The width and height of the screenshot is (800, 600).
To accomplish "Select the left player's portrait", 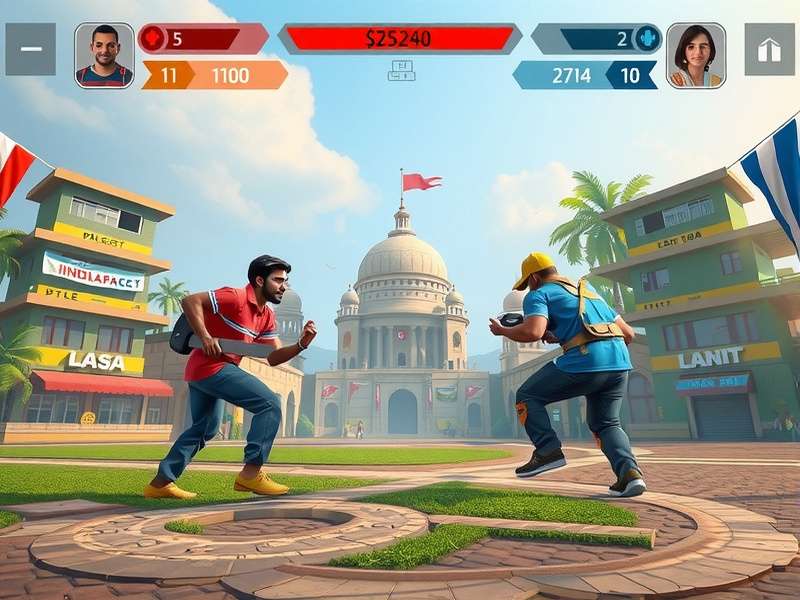I will (104, 55).
